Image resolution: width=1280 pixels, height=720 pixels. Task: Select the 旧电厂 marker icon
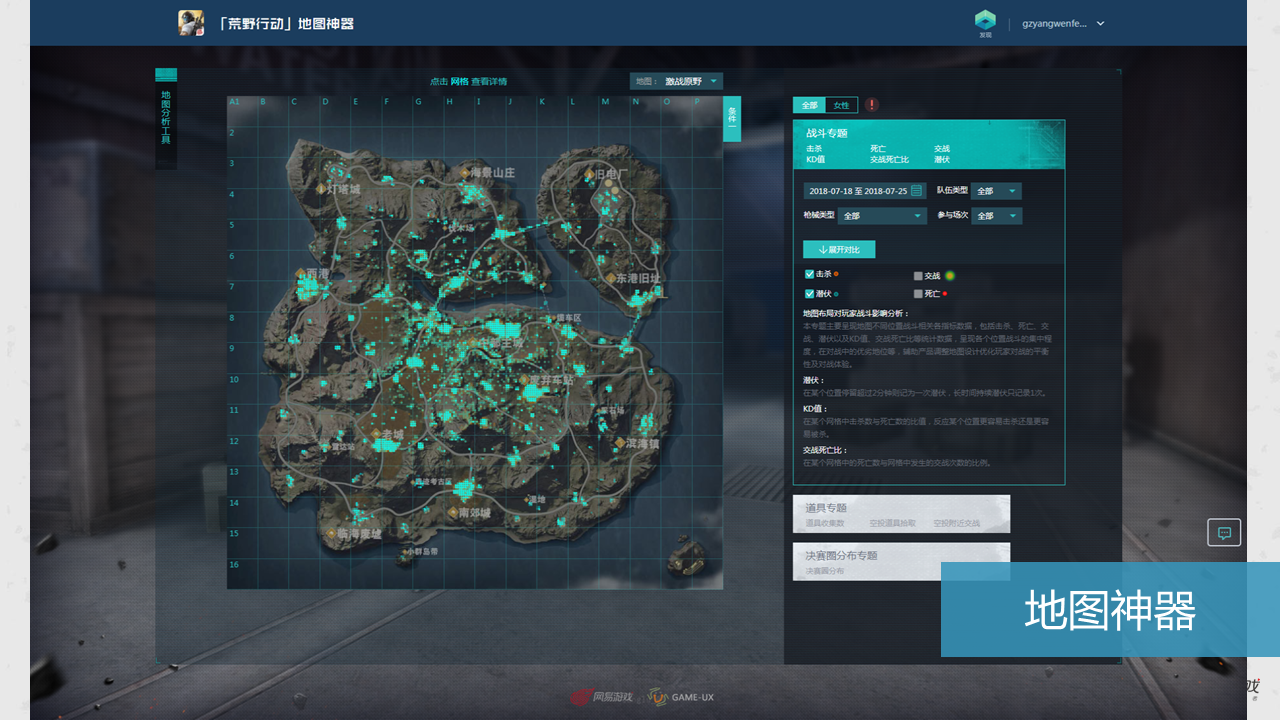pos(589,174)
